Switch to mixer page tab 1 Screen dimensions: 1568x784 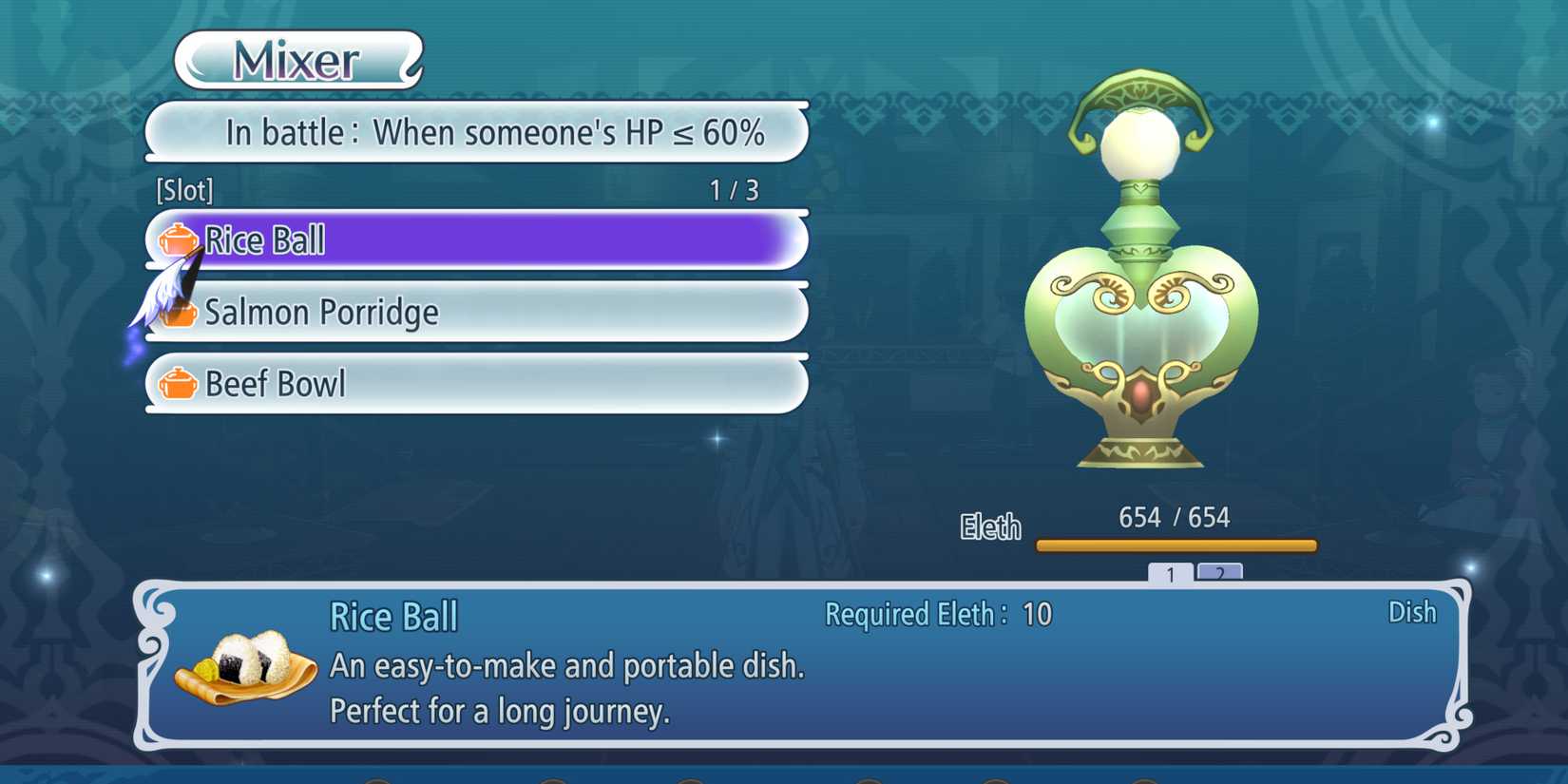tap(1171, 575)
